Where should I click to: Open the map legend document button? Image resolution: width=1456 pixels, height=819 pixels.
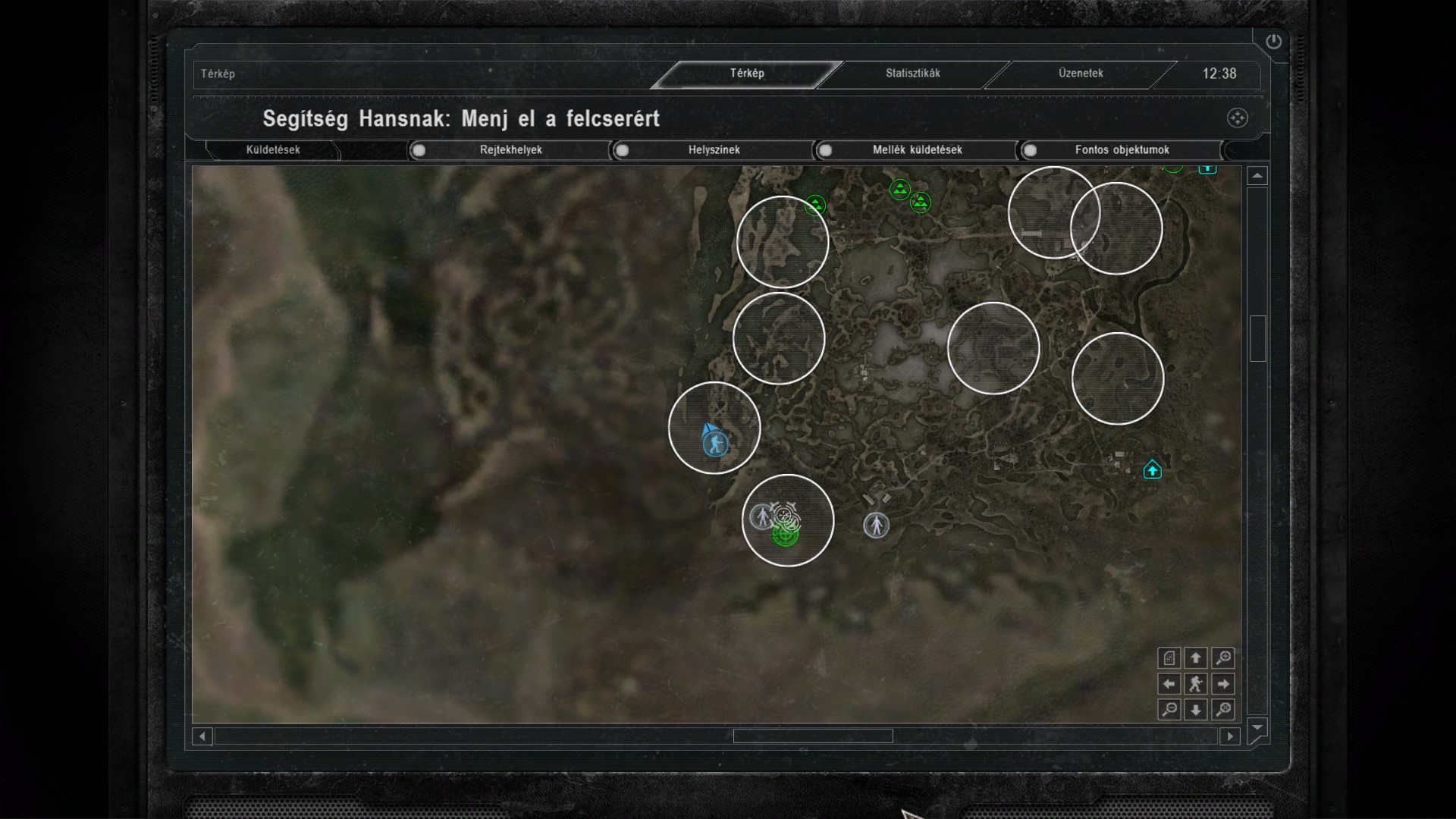(1169, 657)
